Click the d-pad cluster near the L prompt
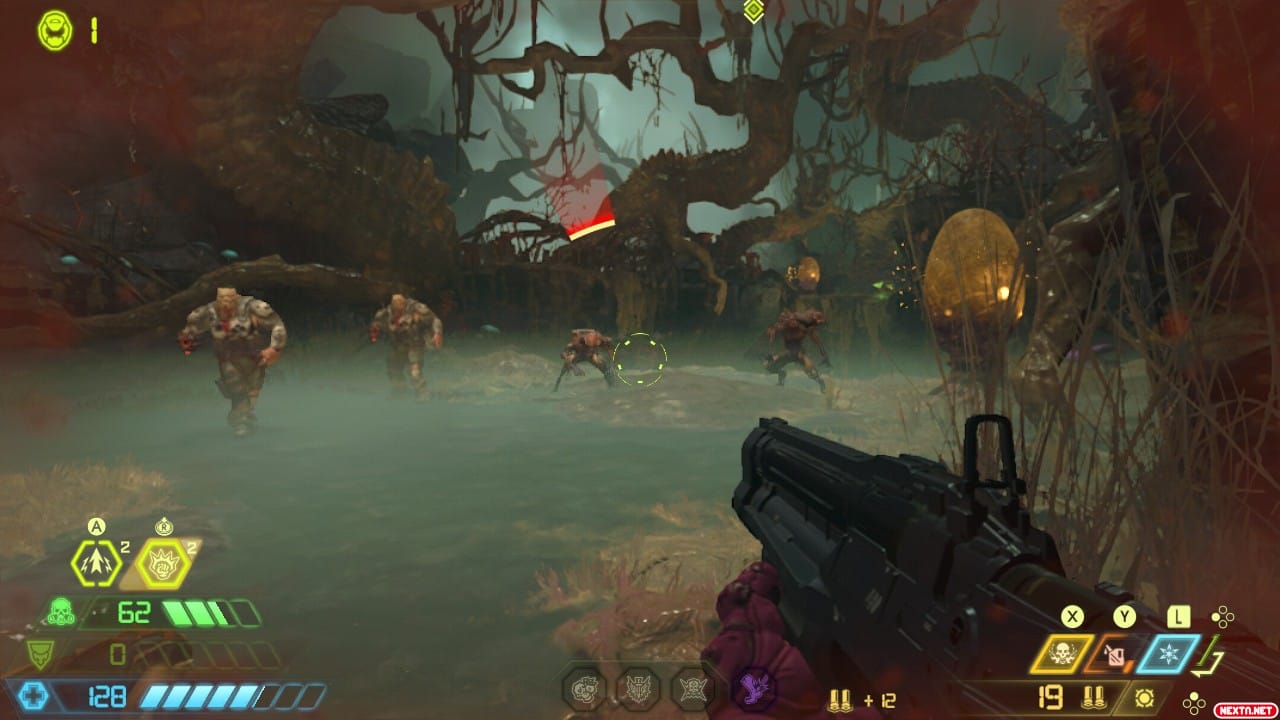 (x=1223, y=616)
